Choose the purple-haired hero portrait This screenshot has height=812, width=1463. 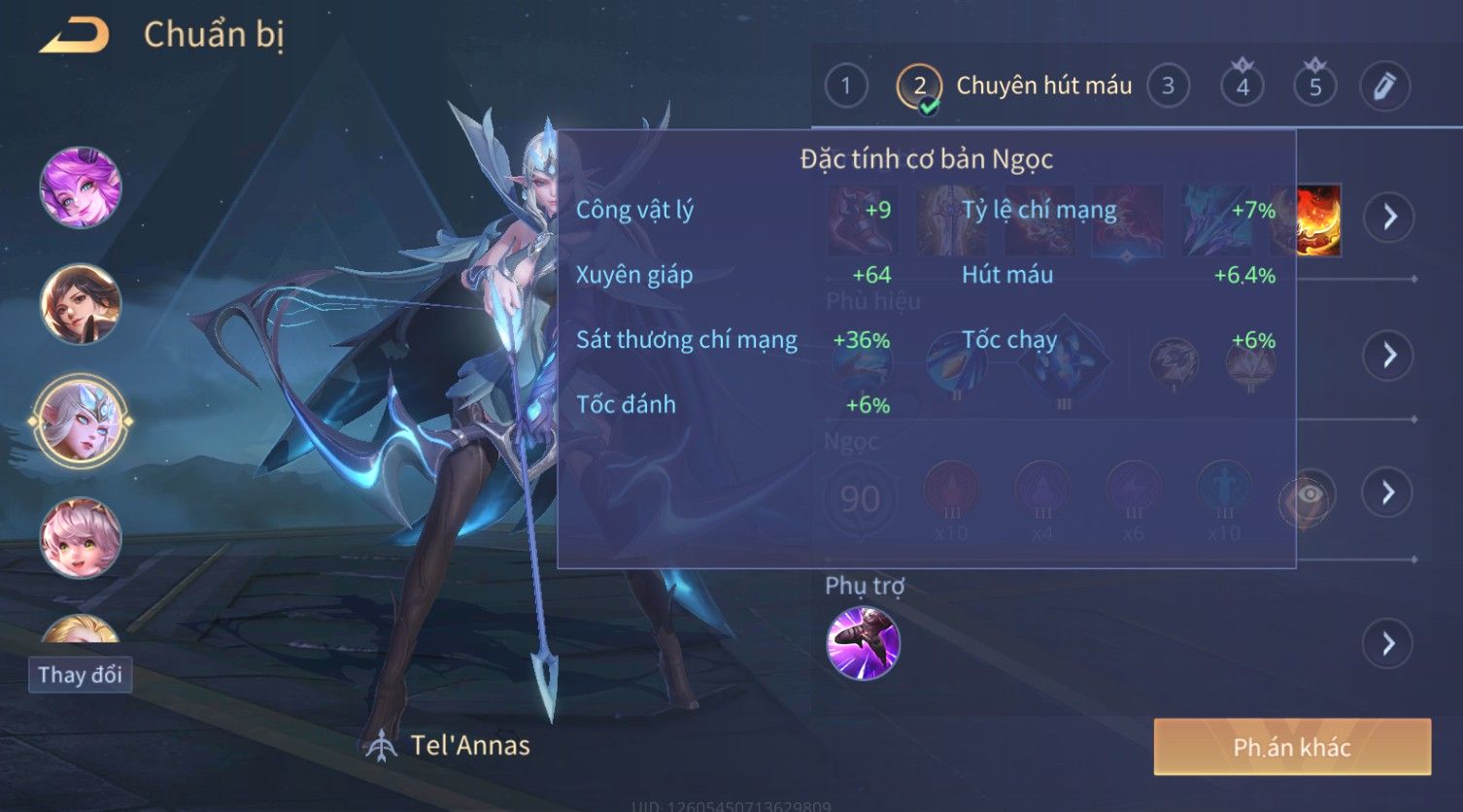(x=81, y=186)
